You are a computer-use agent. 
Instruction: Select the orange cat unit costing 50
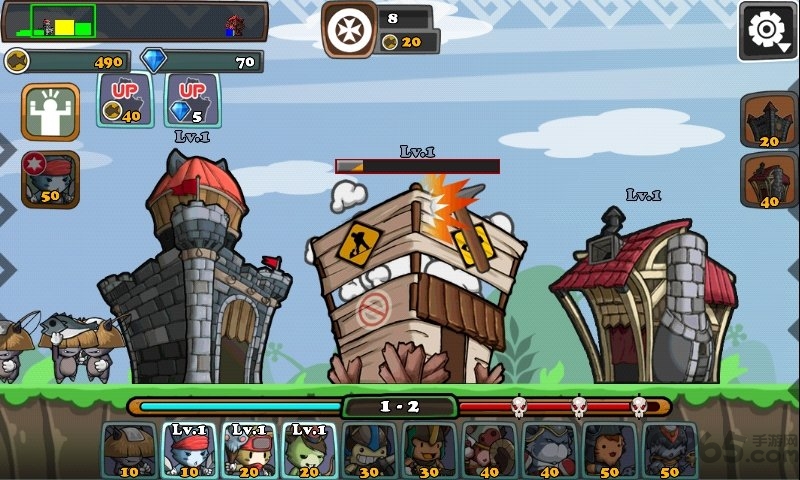point(609,449)
